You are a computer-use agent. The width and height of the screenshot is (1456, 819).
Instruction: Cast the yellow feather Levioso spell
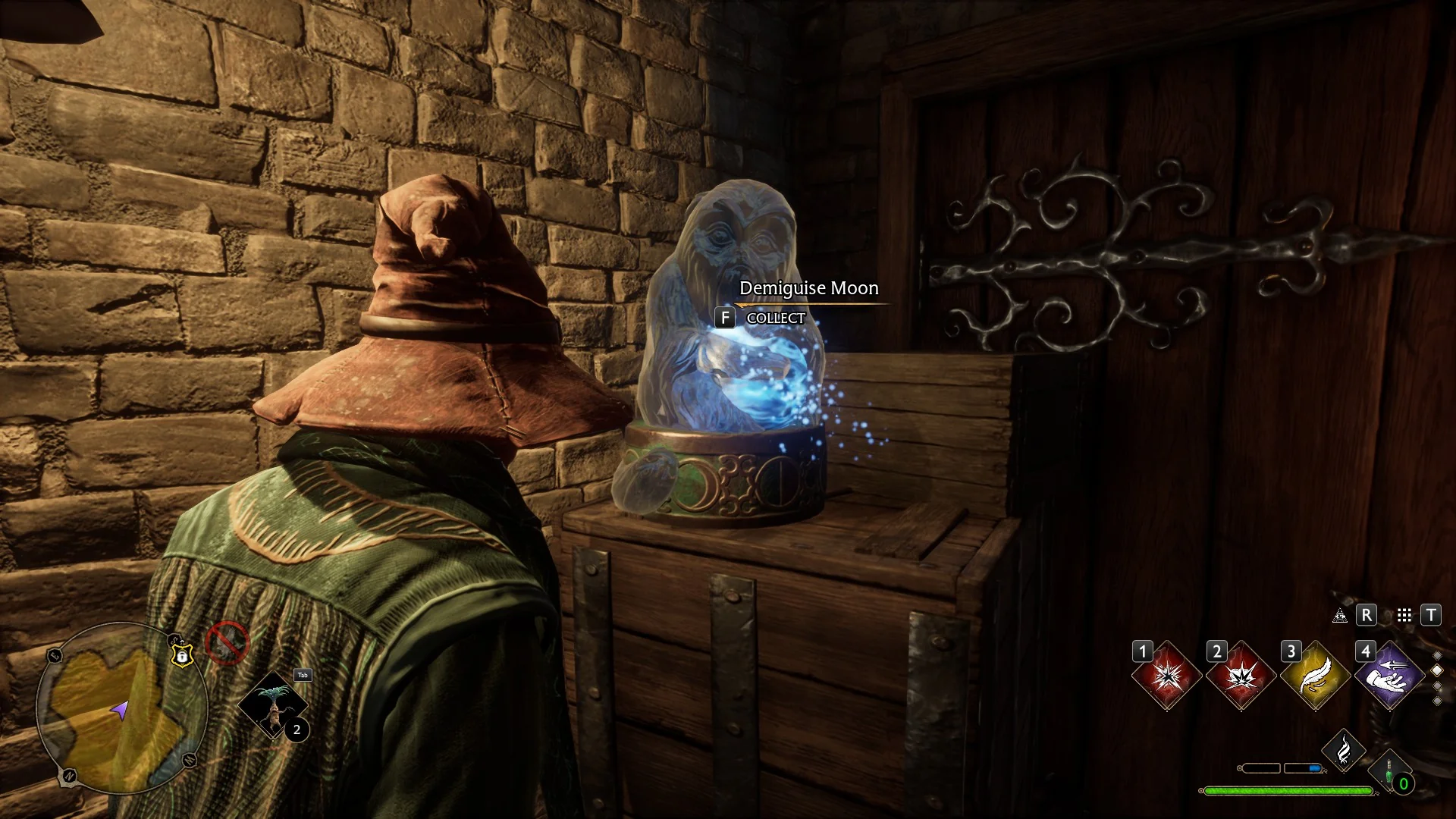tap(1315, 676)
